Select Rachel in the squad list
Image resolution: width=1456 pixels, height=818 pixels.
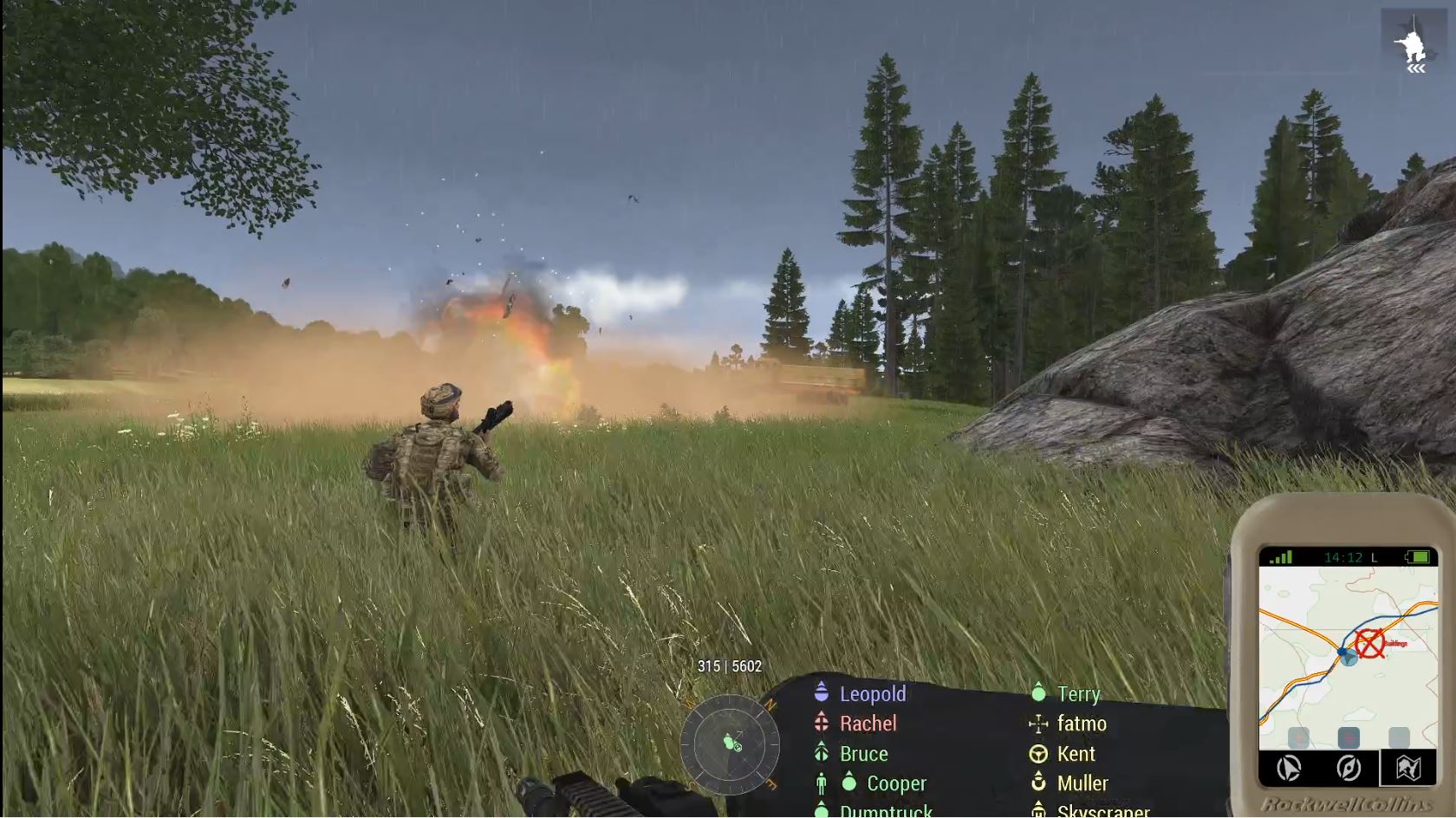868,724
